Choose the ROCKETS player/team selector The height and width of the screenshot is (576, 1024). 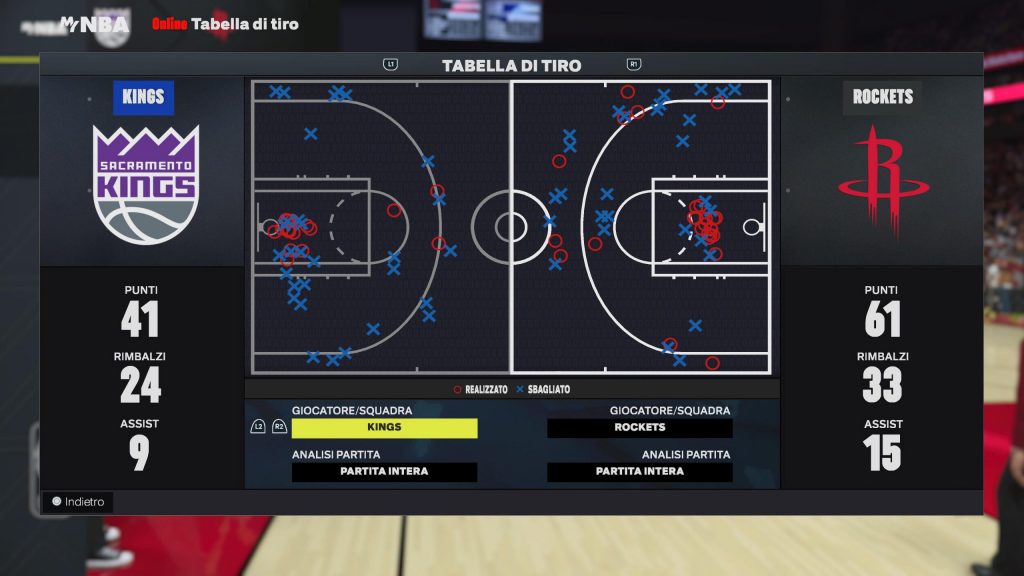coord(639,428)
